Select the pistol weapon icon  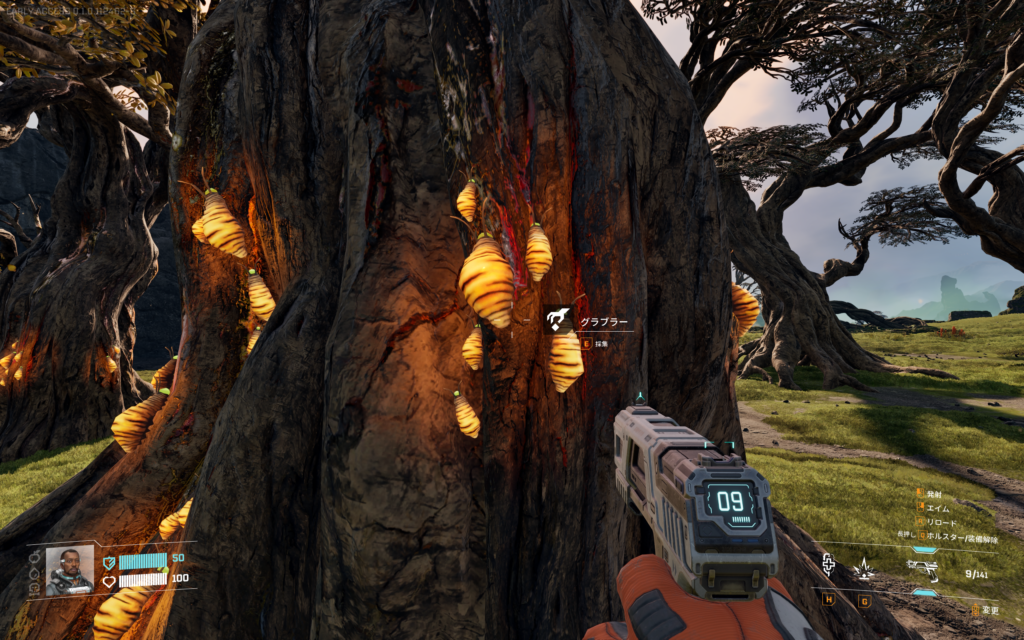922,569
